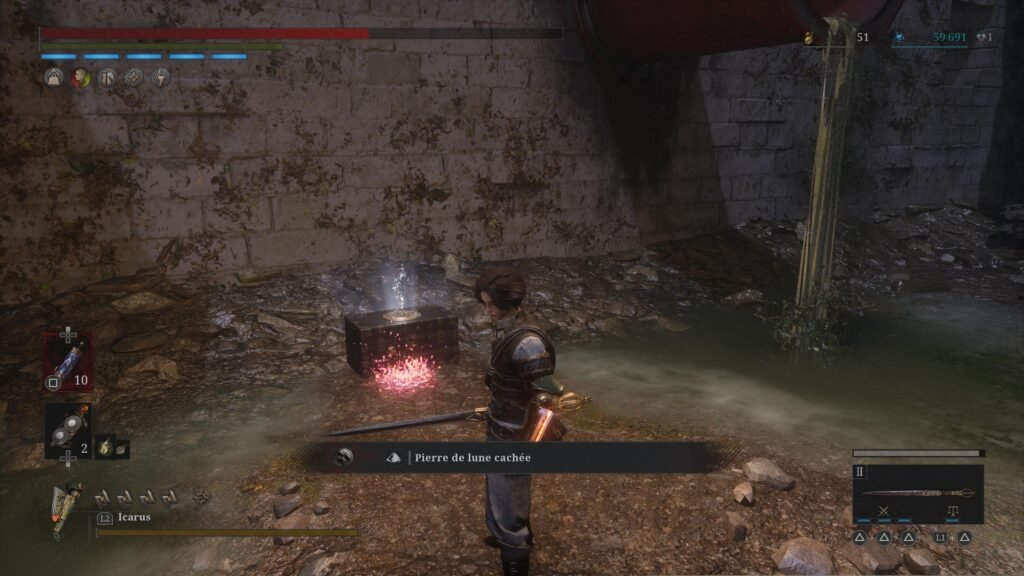The height and width of the screenshot is (576, 1024).
Task: Click the hooded figure status icon
Action: click(x=54, y=77)
